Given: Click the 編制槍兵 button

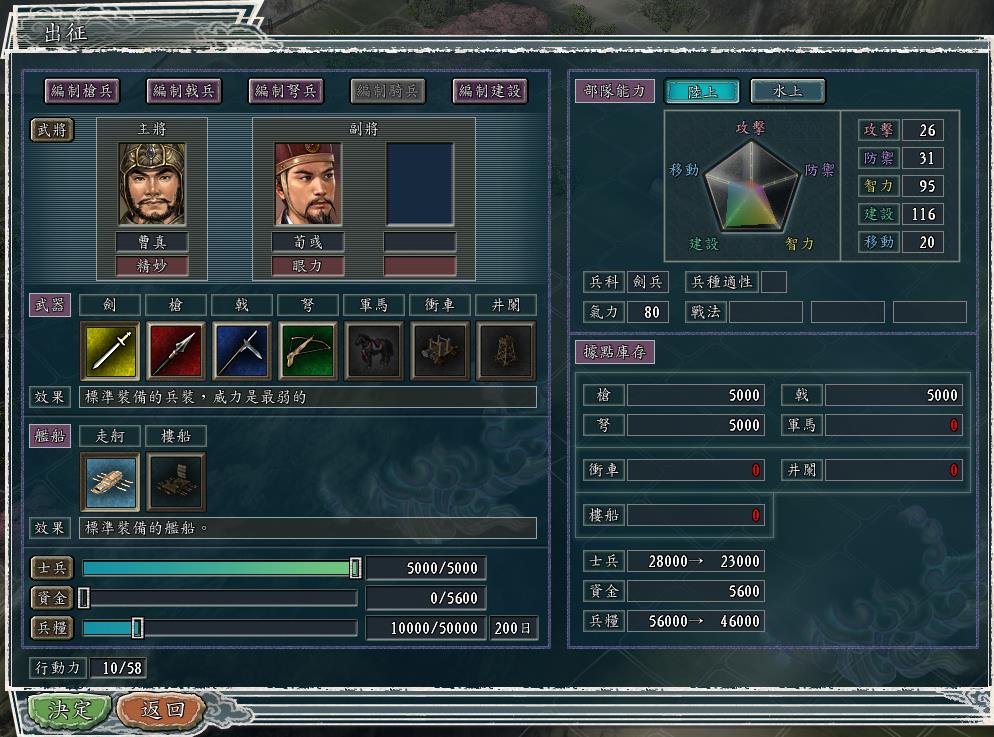Looking at the screenshot, I should pos(82,91).
